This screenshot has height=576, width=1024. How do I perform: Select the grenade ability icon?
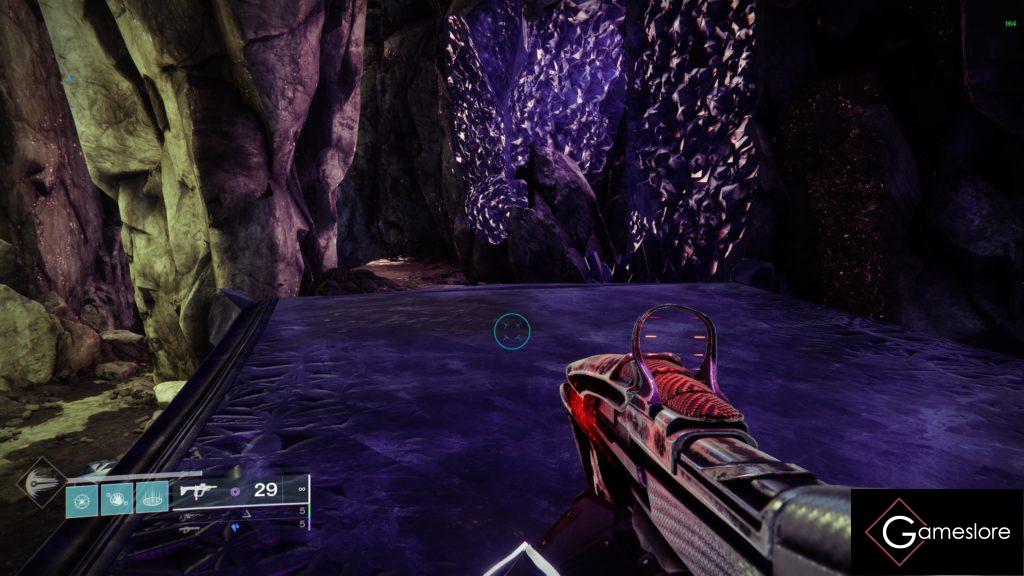coord(82,499)
